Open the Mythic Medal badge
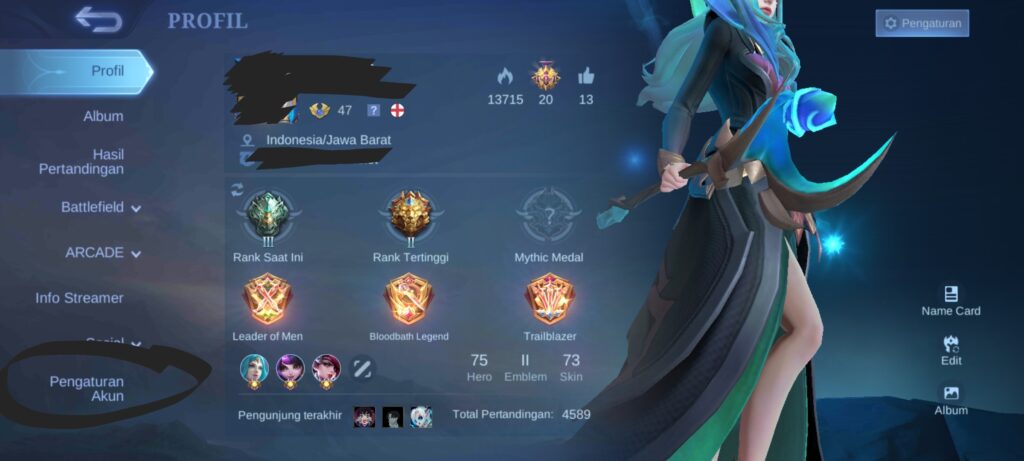 click(x=549, y=215)
